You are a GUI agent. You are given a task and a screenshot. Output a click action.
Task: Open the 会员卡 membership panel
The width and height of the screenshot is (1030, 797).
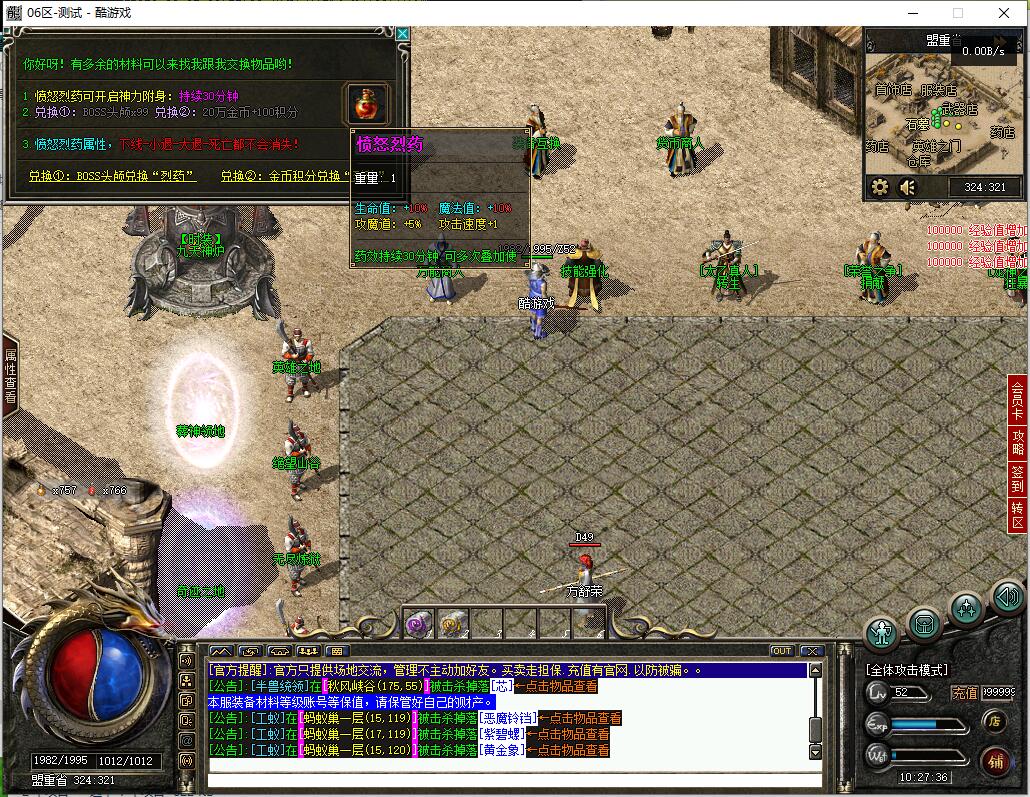(1018, 402)
